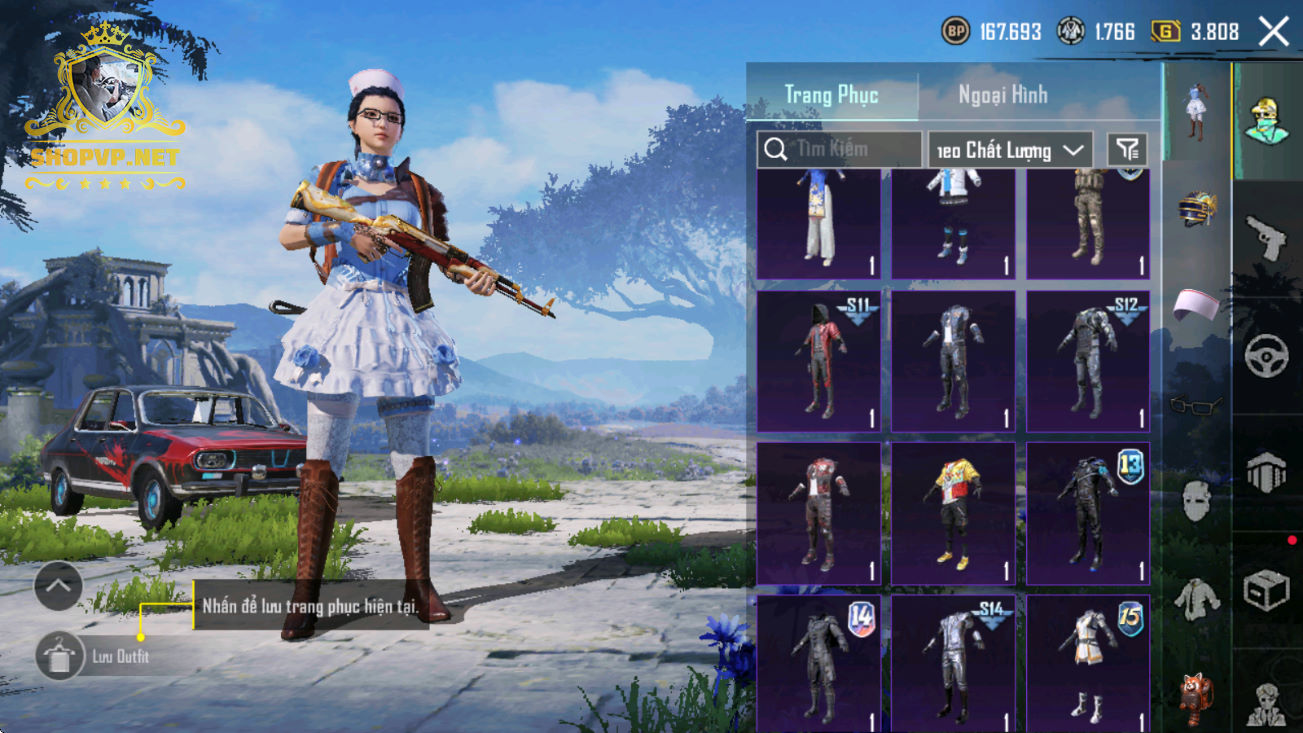Show the glasses subcategory
This screenshot has height=733, width=1303.
[1196, 405]
